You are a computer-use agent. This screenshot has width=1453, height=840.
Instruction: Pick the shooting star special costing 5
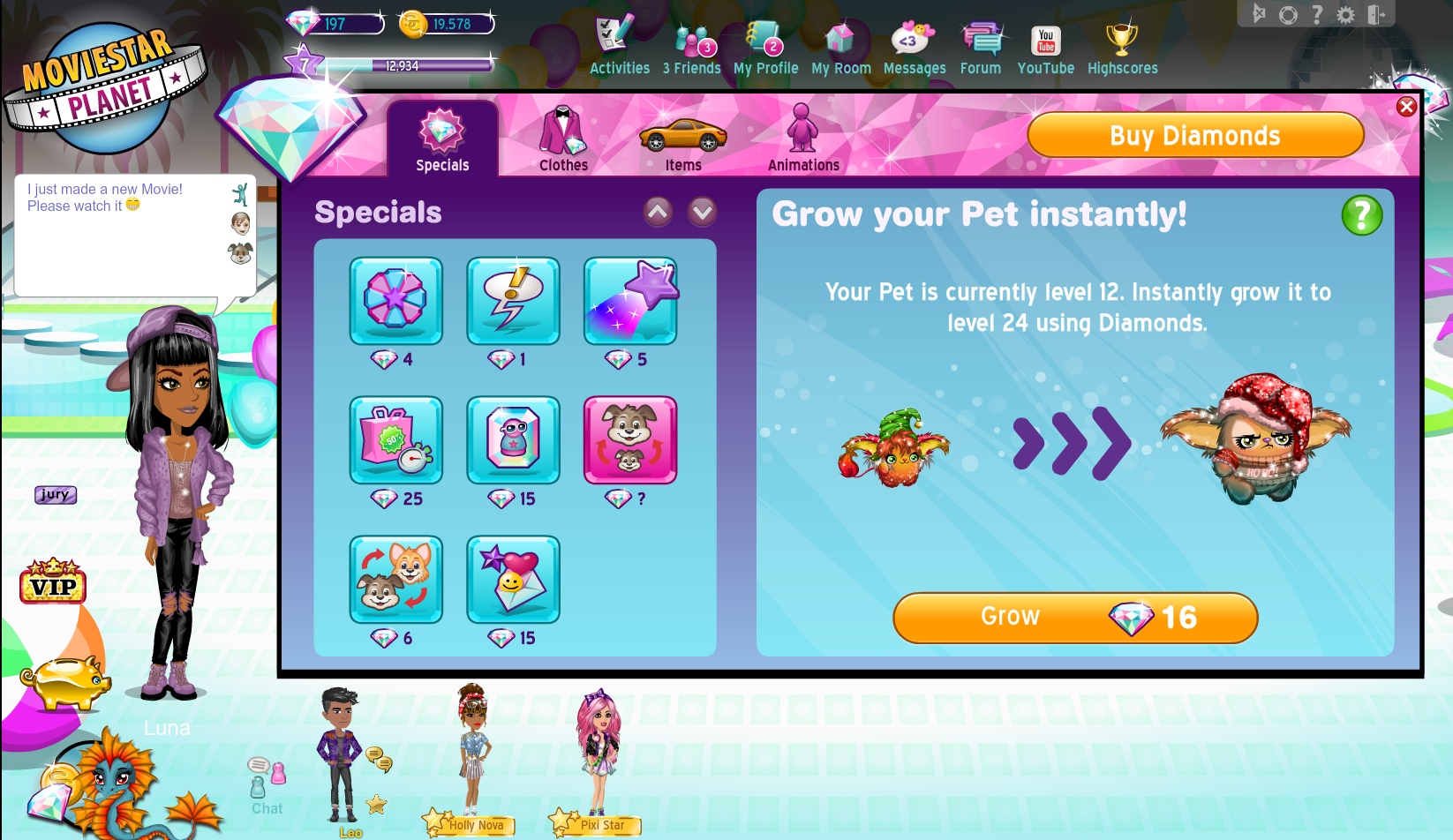(x=630, y=301)
